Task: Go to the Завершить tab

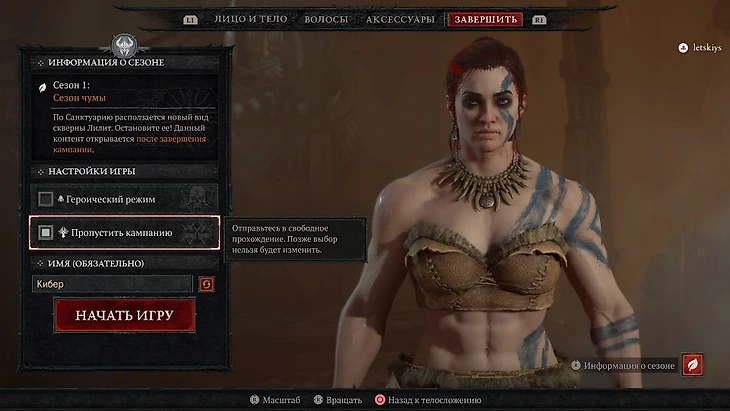Action: point(485,19)
